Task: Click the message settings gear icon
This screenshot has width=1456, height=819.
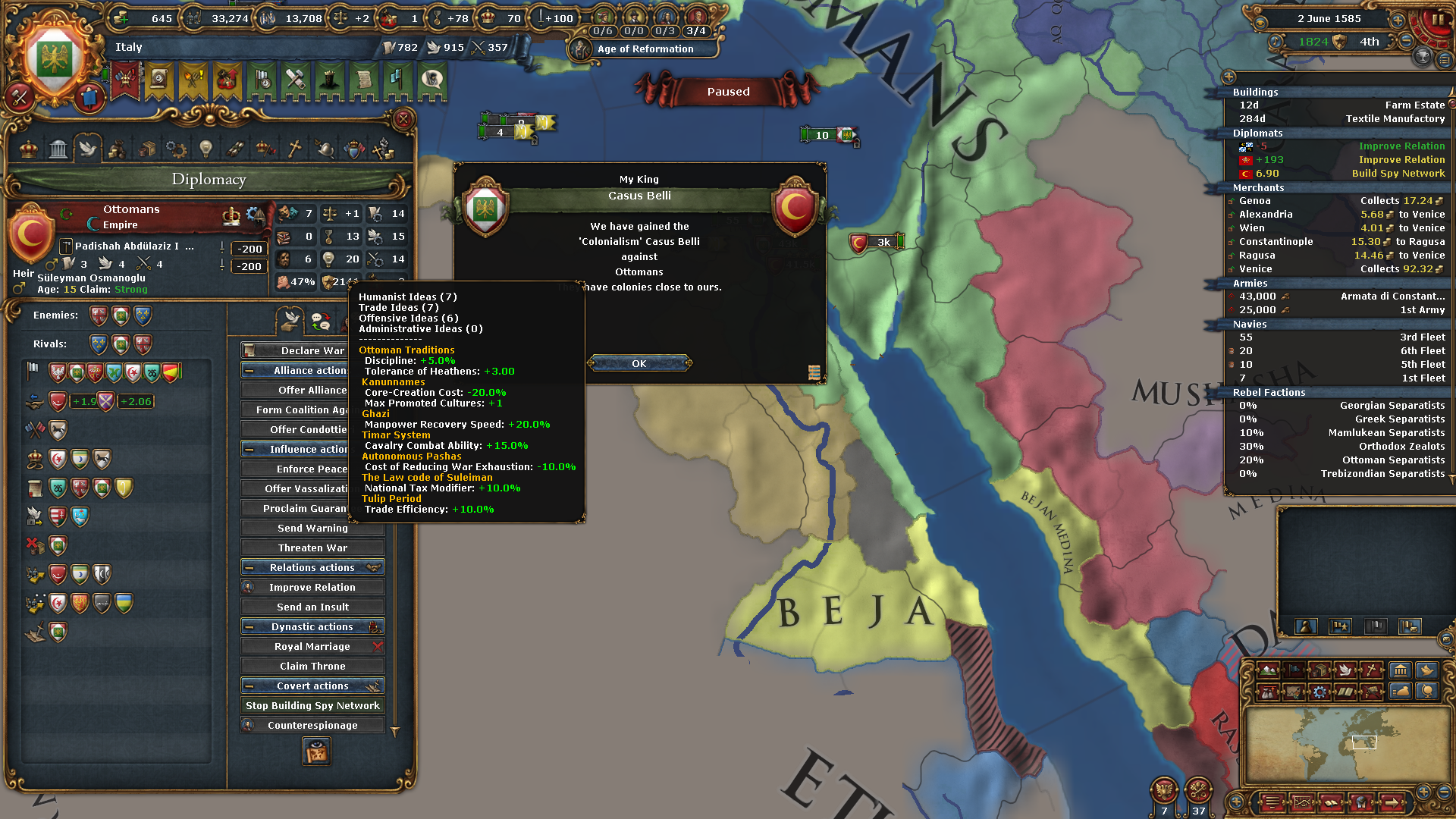Action: click(1319, 692)
